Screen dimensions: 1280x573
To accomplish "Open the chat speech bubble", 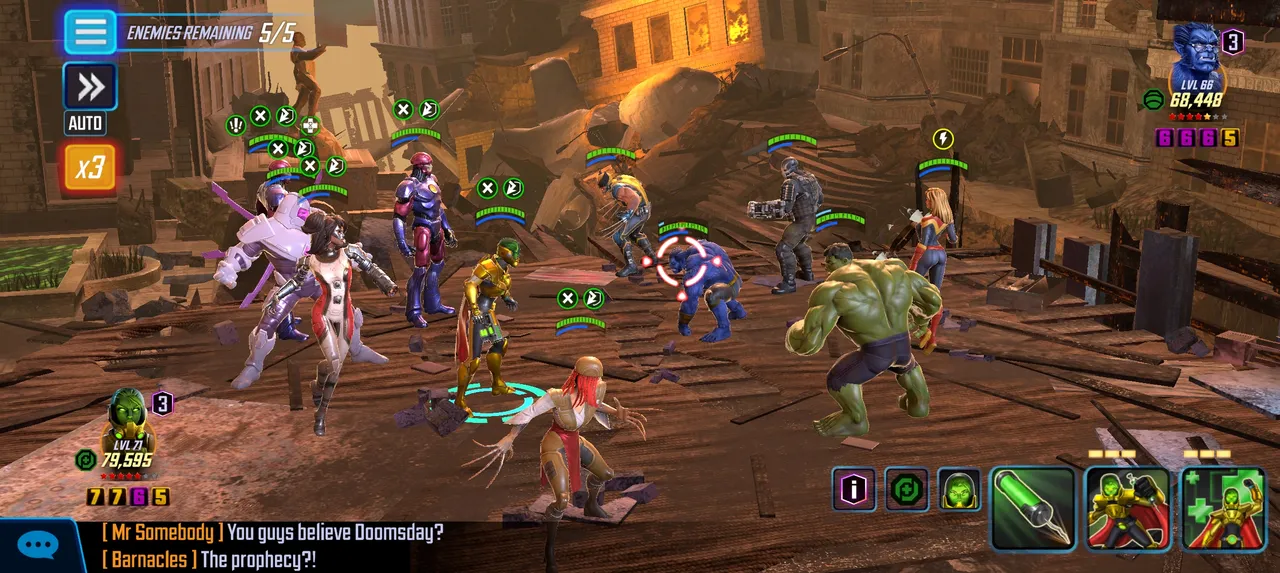I will coord(38,546).
